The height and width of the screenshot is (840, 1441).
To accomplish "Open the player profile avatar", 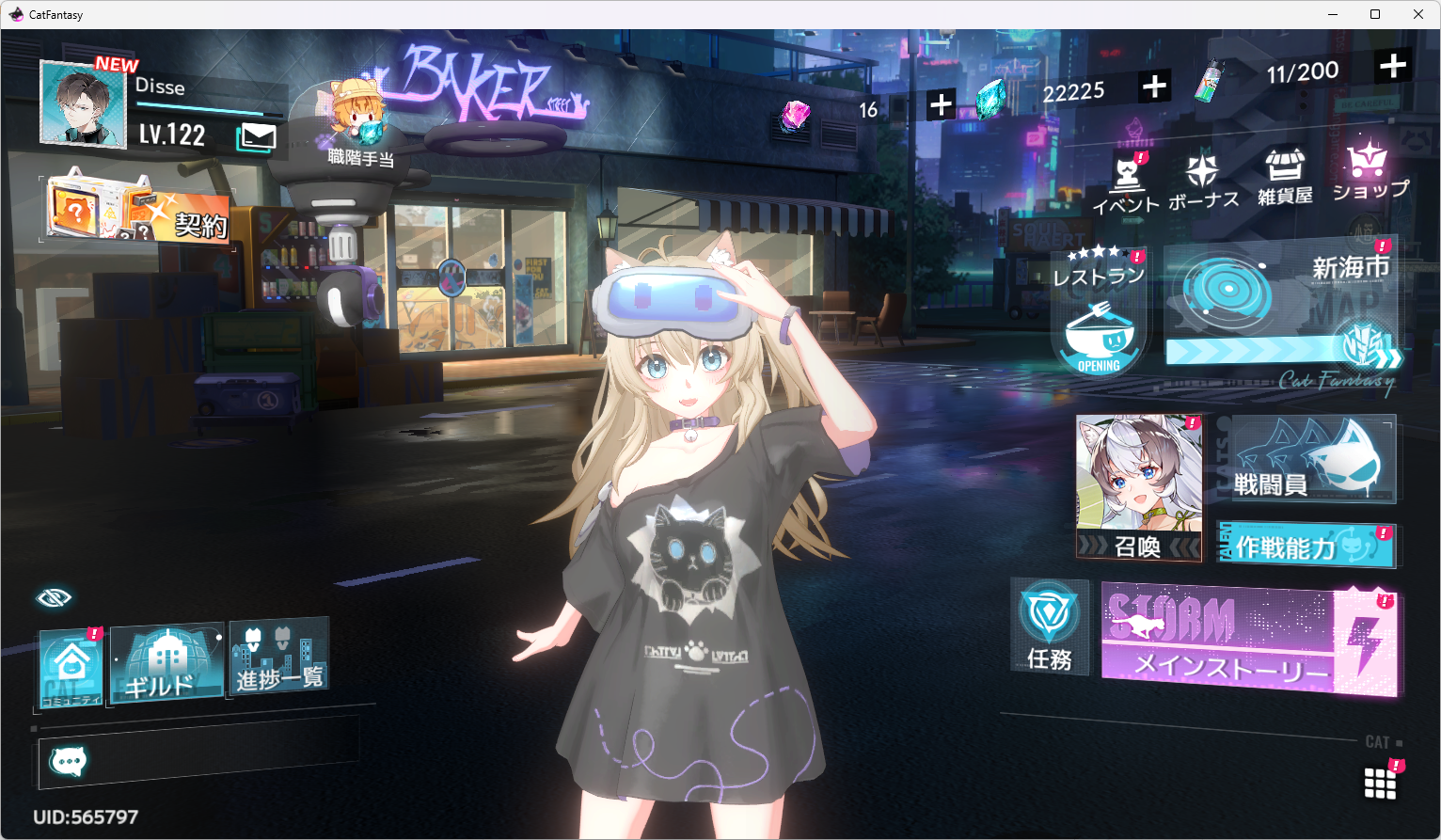I will click(x=83, y=105).
